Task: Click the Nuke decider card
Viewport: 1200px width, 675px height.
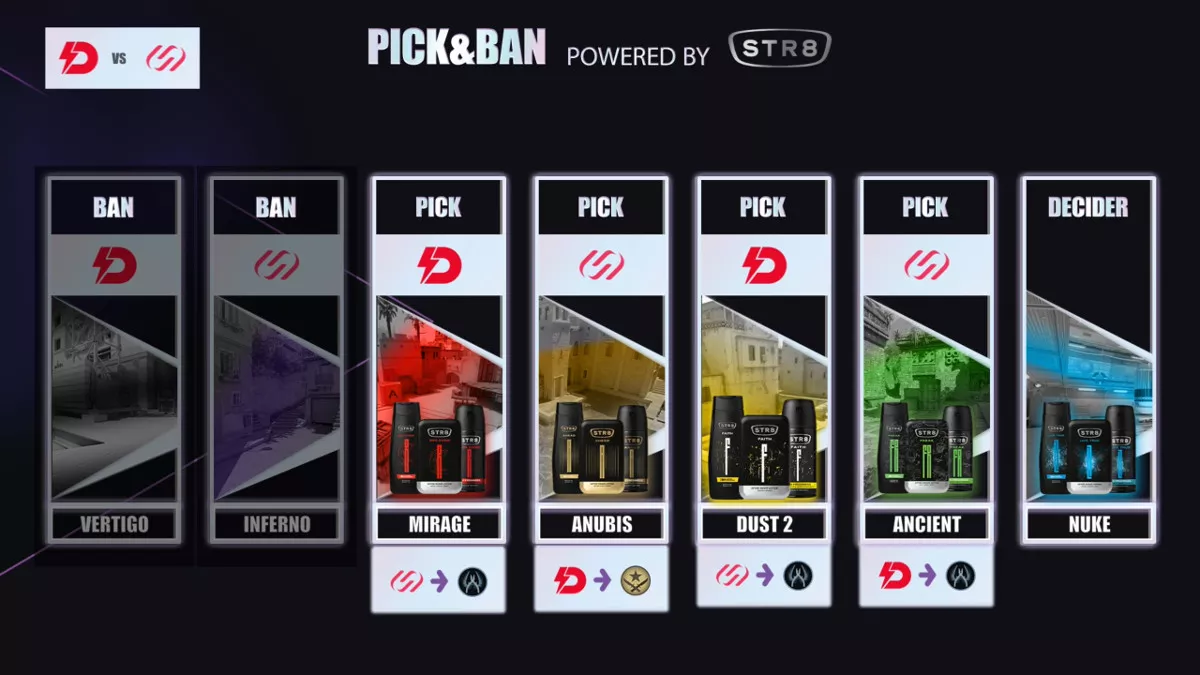Action: (1088, 360)
